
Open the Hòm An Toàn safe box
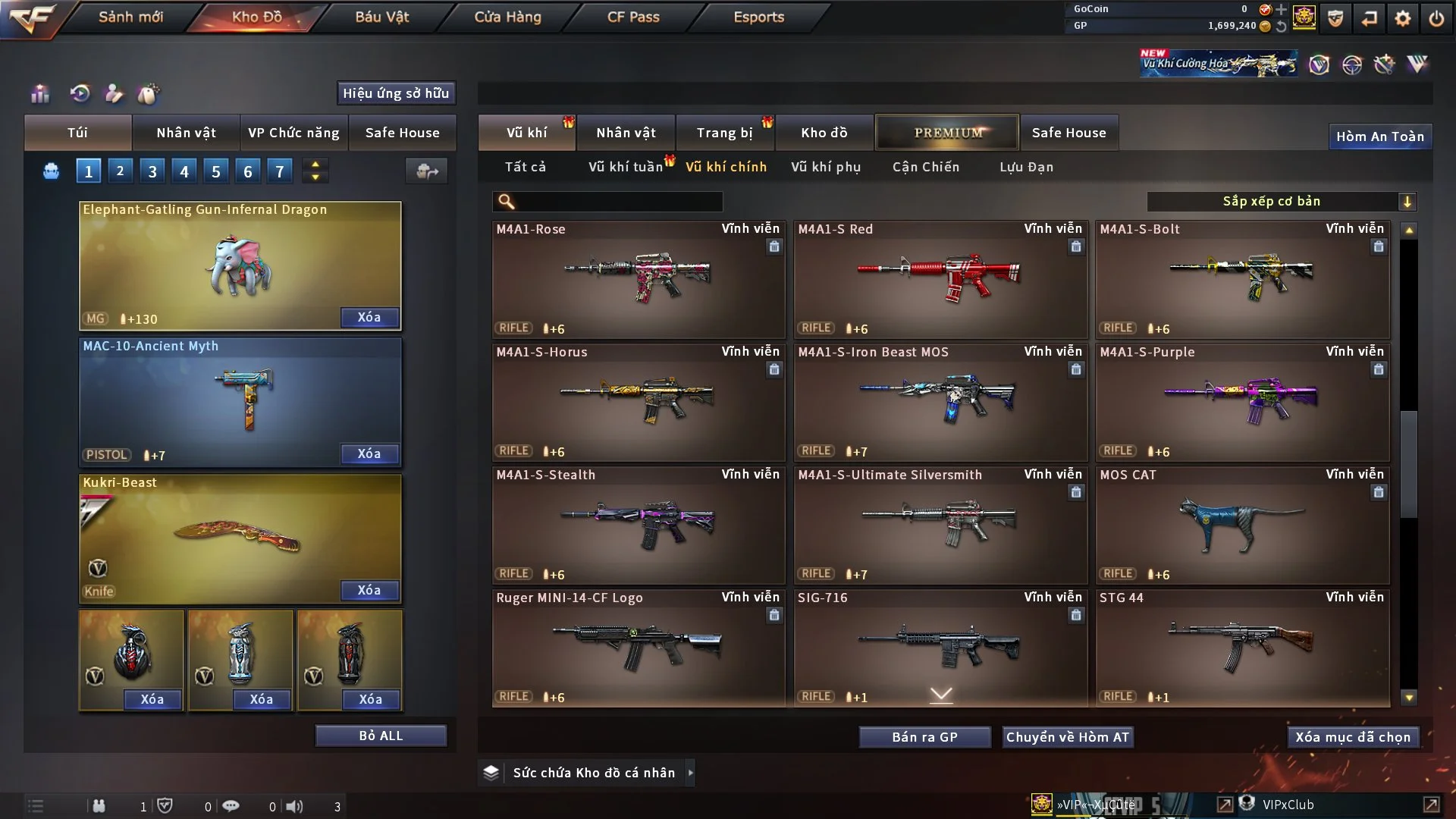1379,136
